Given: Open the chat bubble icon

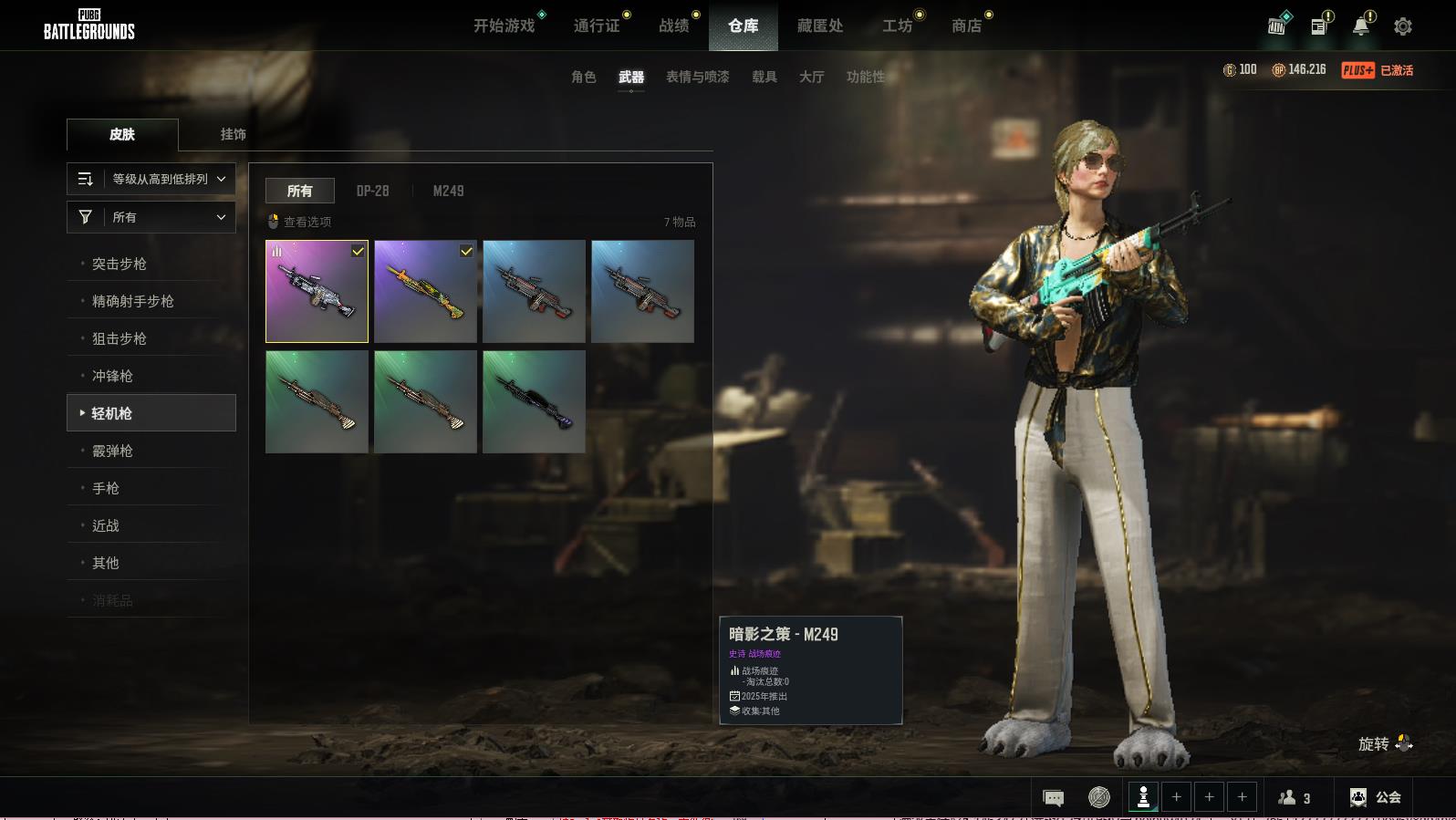Looking at the screenshot, I should click(1053, 798).
